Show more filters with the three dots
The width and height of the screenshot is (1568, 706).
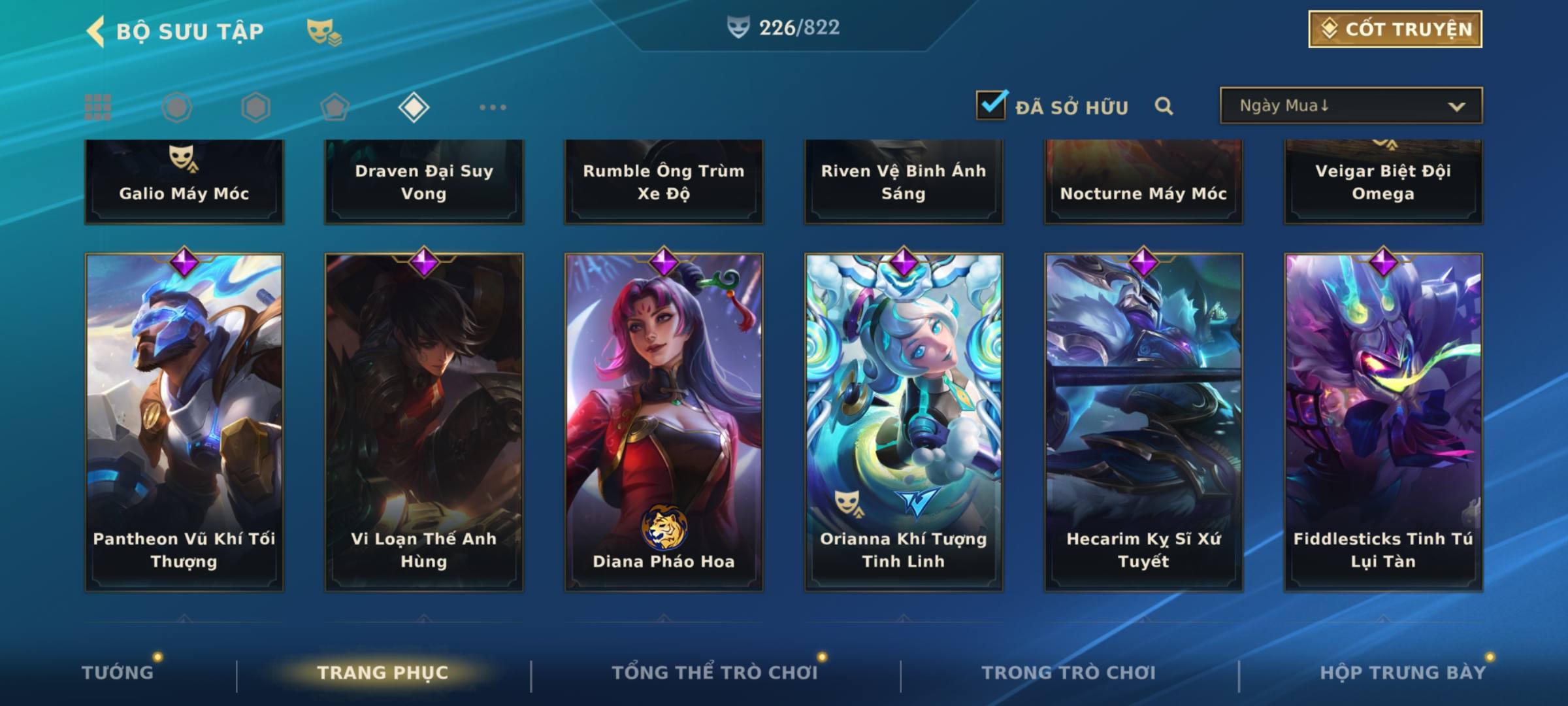click(x=493, y=107)
